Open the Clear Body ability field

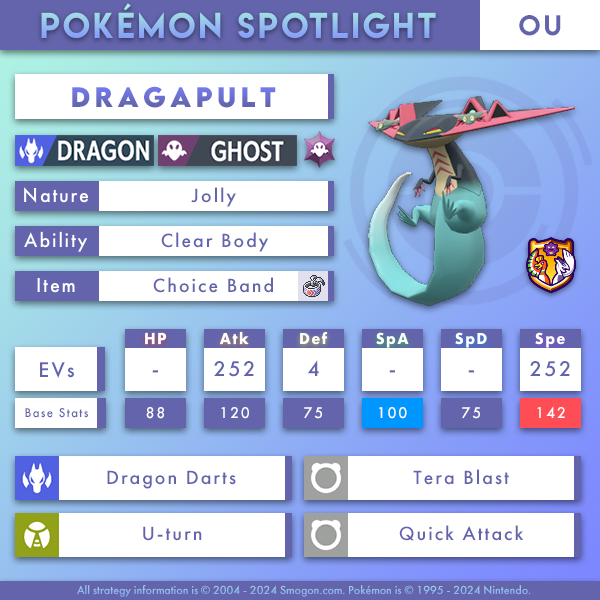tap(213, 241)
